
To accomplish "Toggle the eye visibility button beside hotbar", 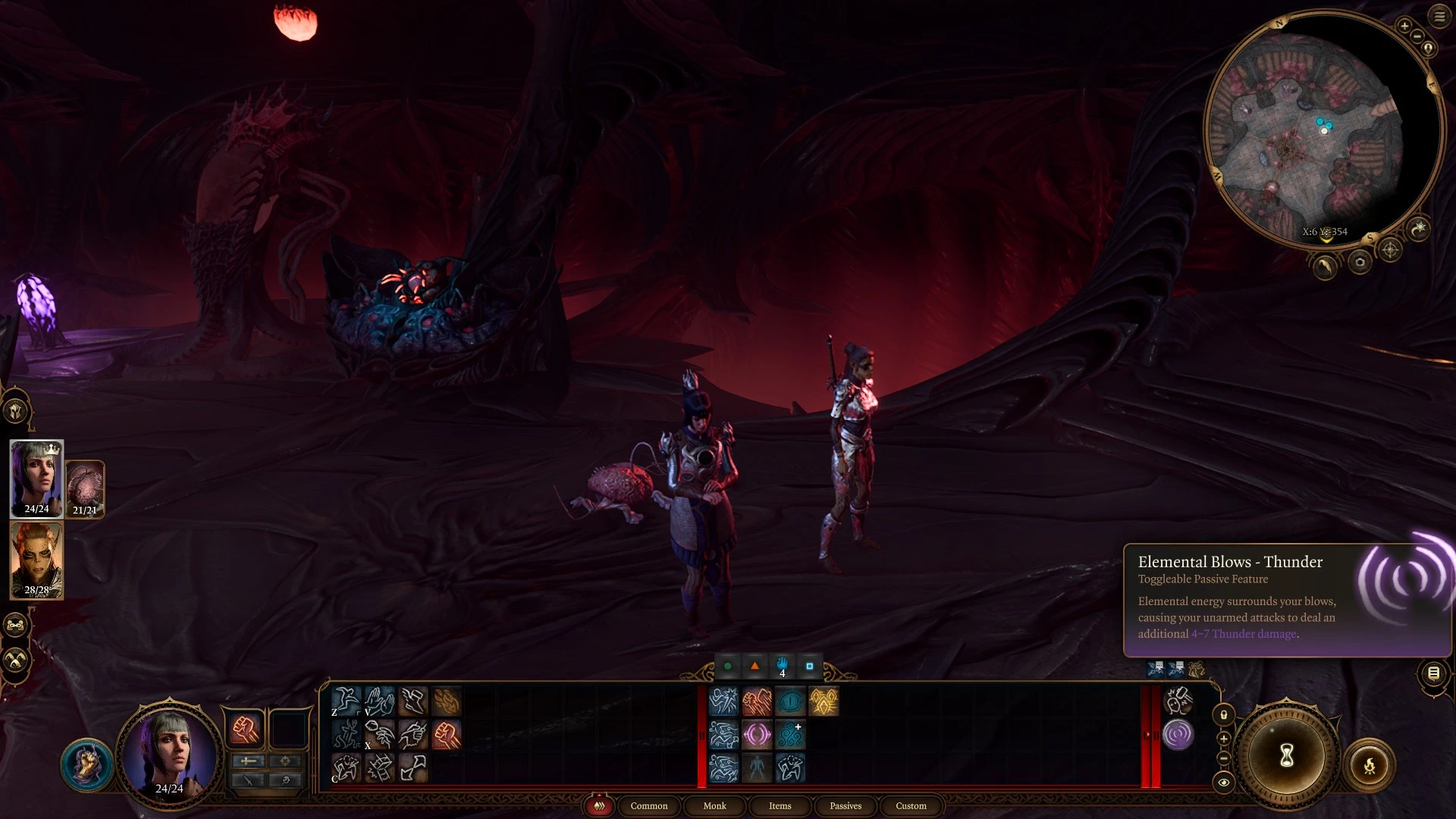I will coord(1223,783).
